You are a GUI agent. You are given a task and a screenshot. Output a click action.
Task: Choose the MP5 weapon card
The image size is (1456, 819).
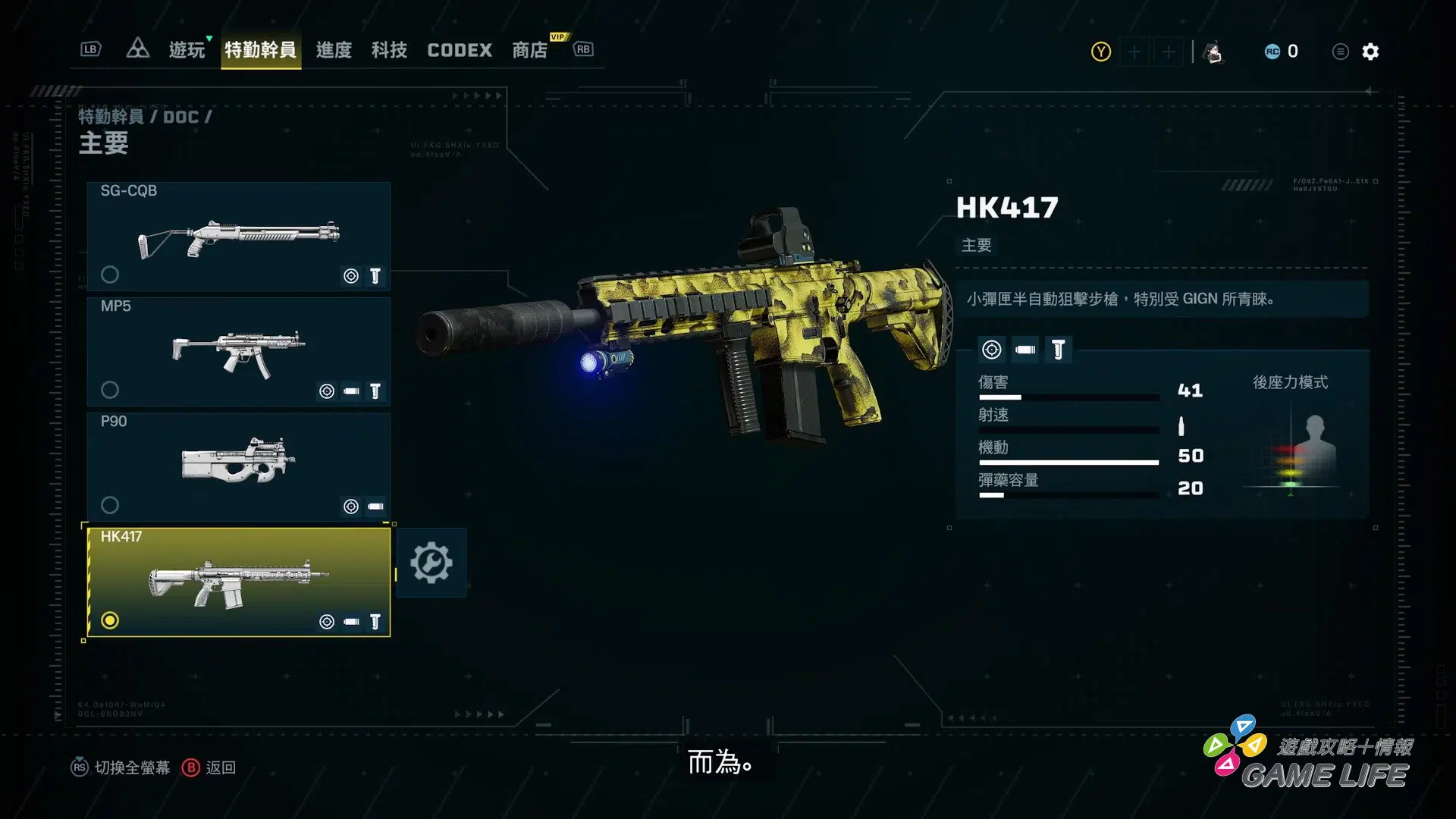[238, 351]
